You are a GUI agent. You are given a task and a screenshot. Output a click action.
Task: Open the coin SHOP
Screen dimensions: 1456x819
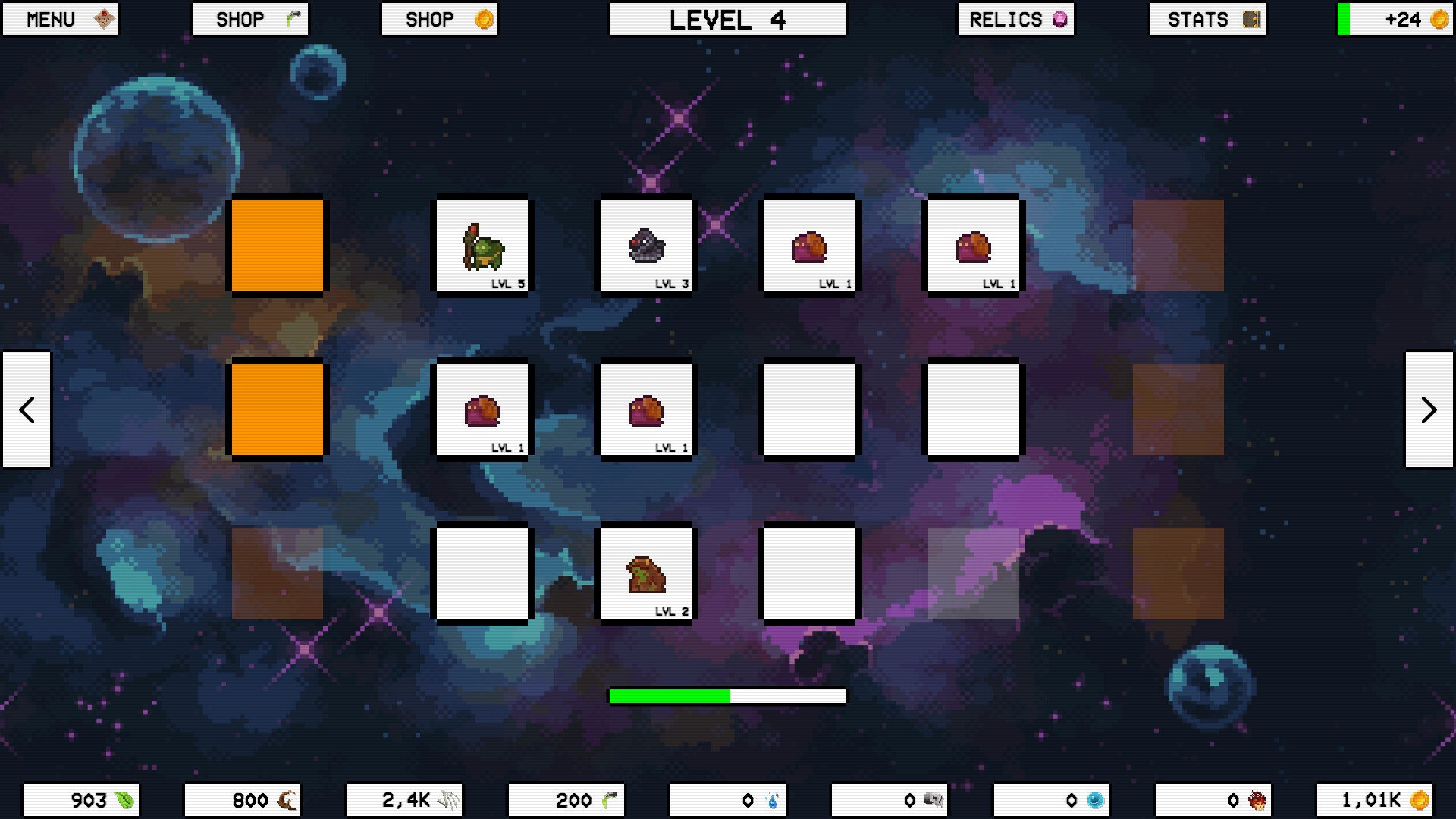(x=440, y=19)
